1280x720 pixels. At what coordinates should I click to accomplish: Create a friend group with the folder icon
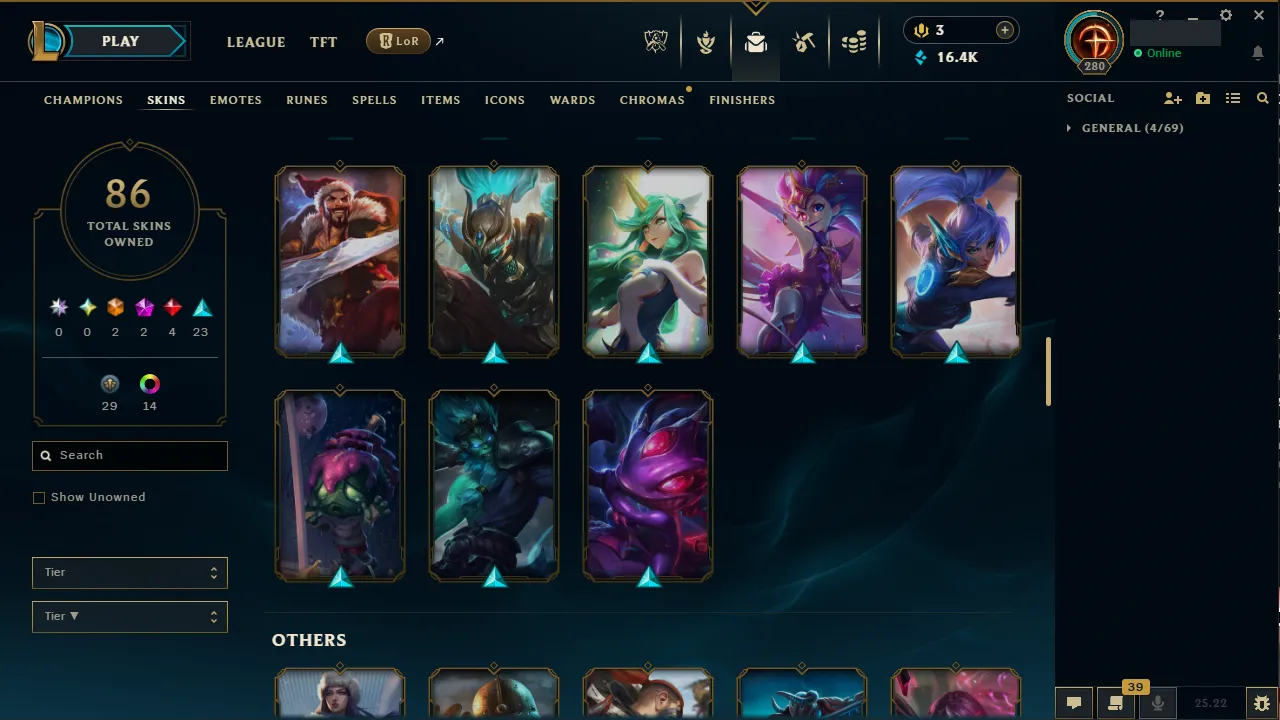tap(1202, 98)
